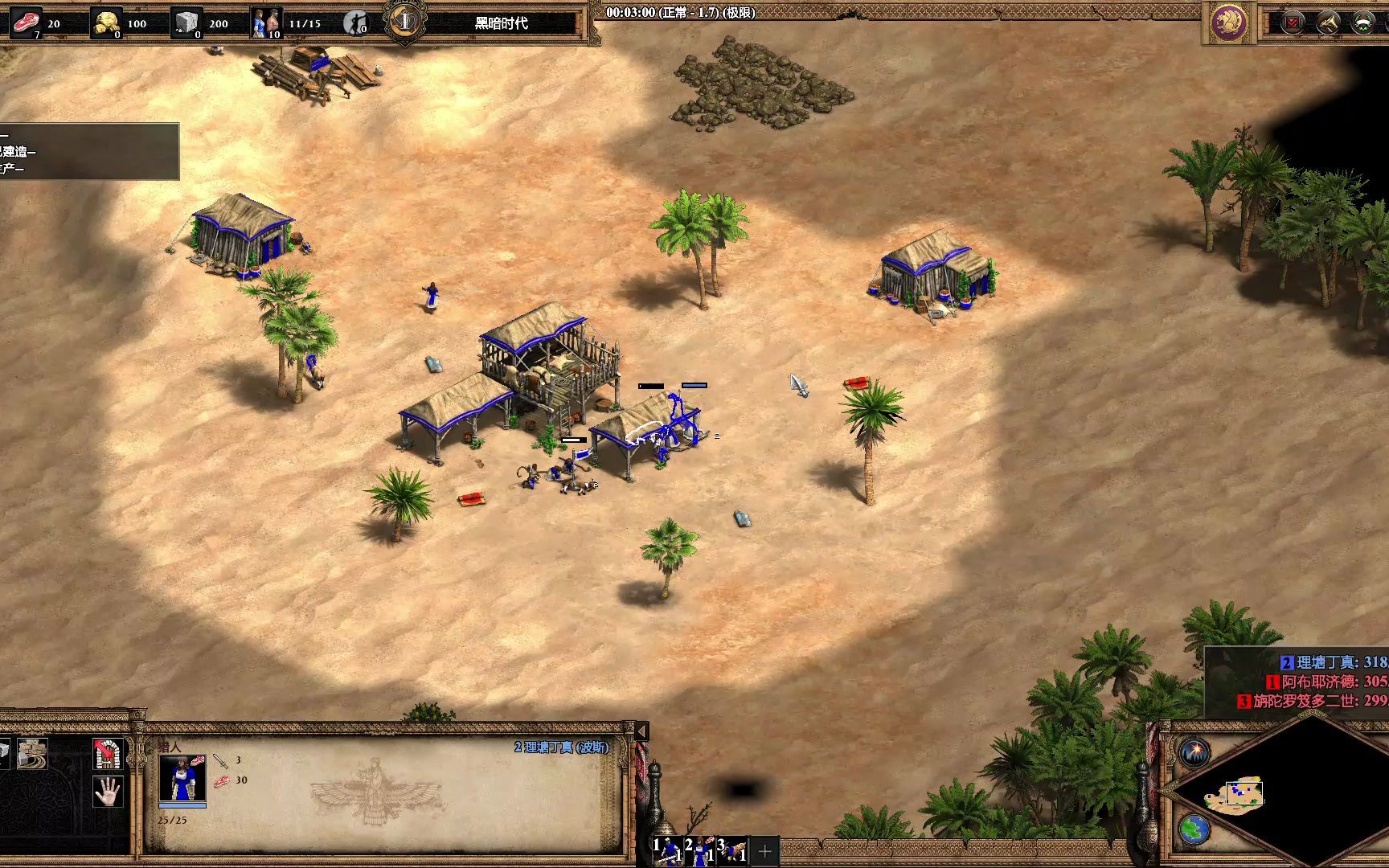Click the Dark Age emblem at top
Screen dimensions: 1389x868
(x=406, y=23)
